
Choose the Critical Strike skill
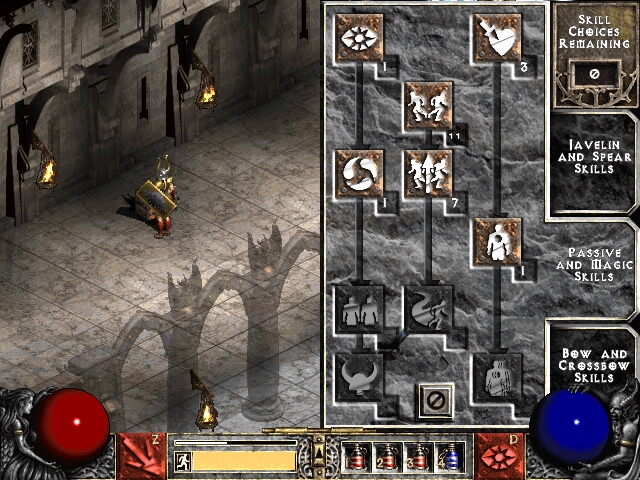pos(496,36)
